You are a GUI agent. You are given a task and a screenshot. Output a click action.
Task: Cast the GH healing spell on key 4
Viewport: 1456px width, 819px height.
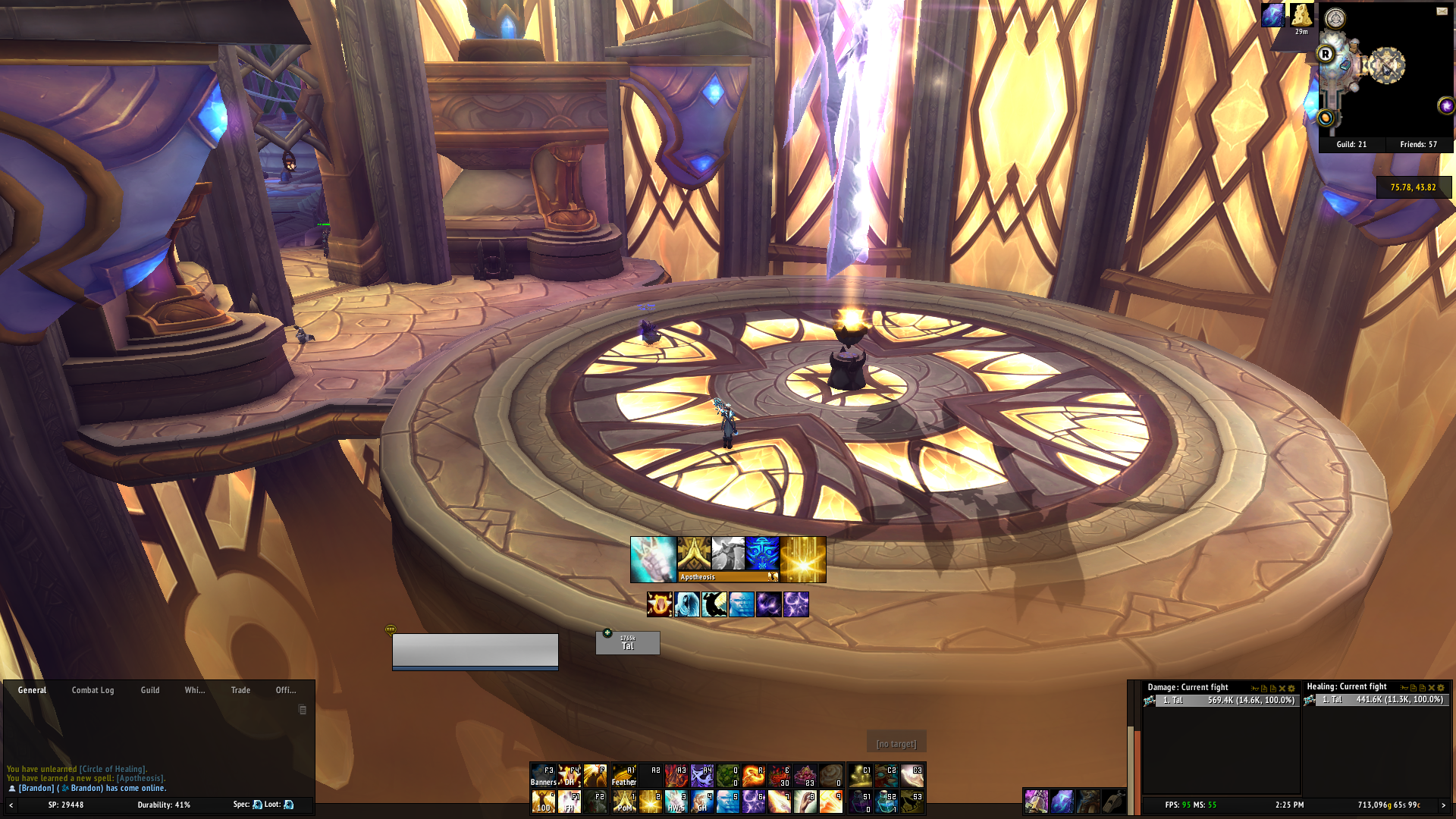(702, 802)
